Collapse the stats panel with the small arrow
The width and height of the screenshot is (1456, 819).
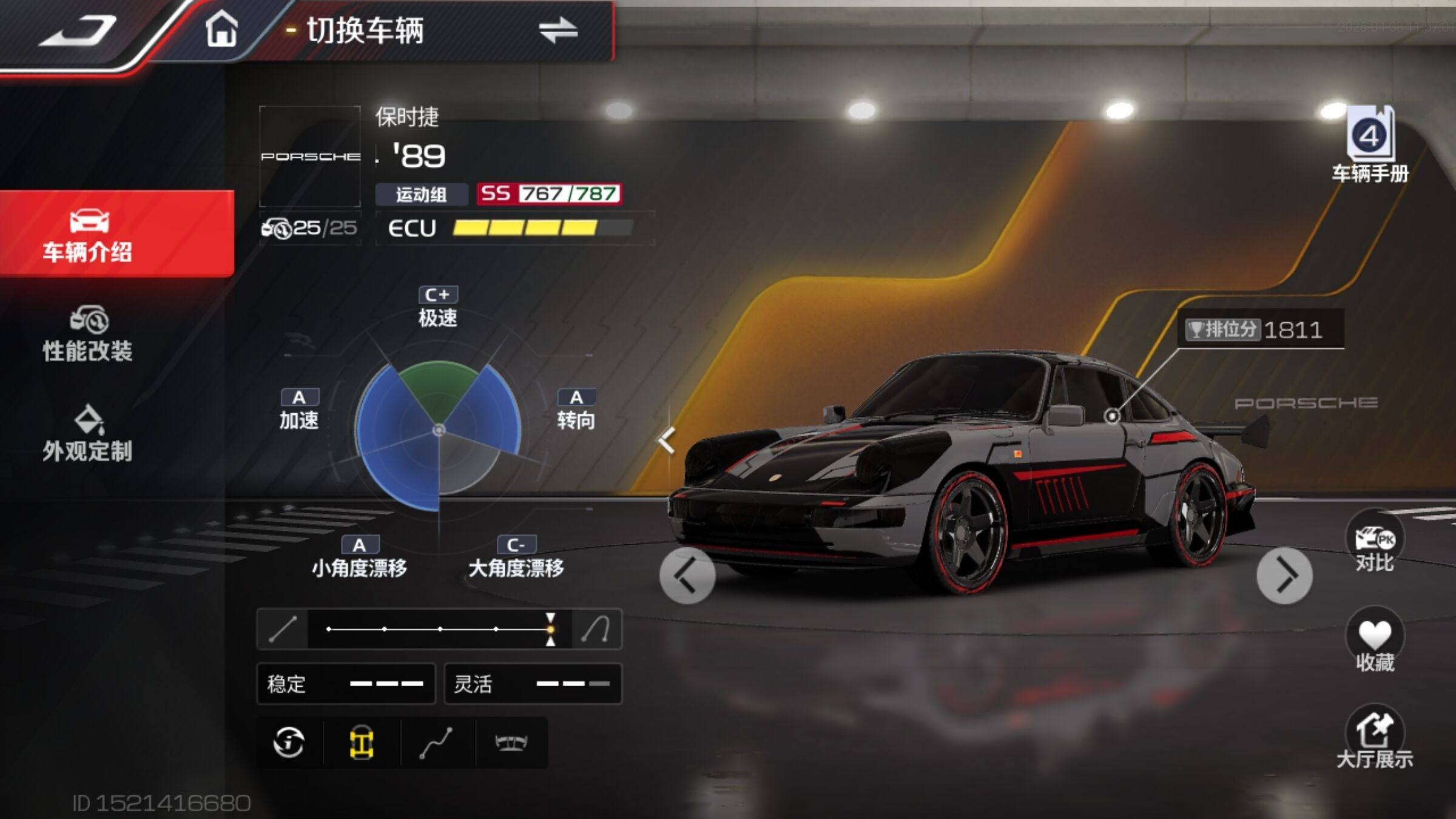coord(667,440)
